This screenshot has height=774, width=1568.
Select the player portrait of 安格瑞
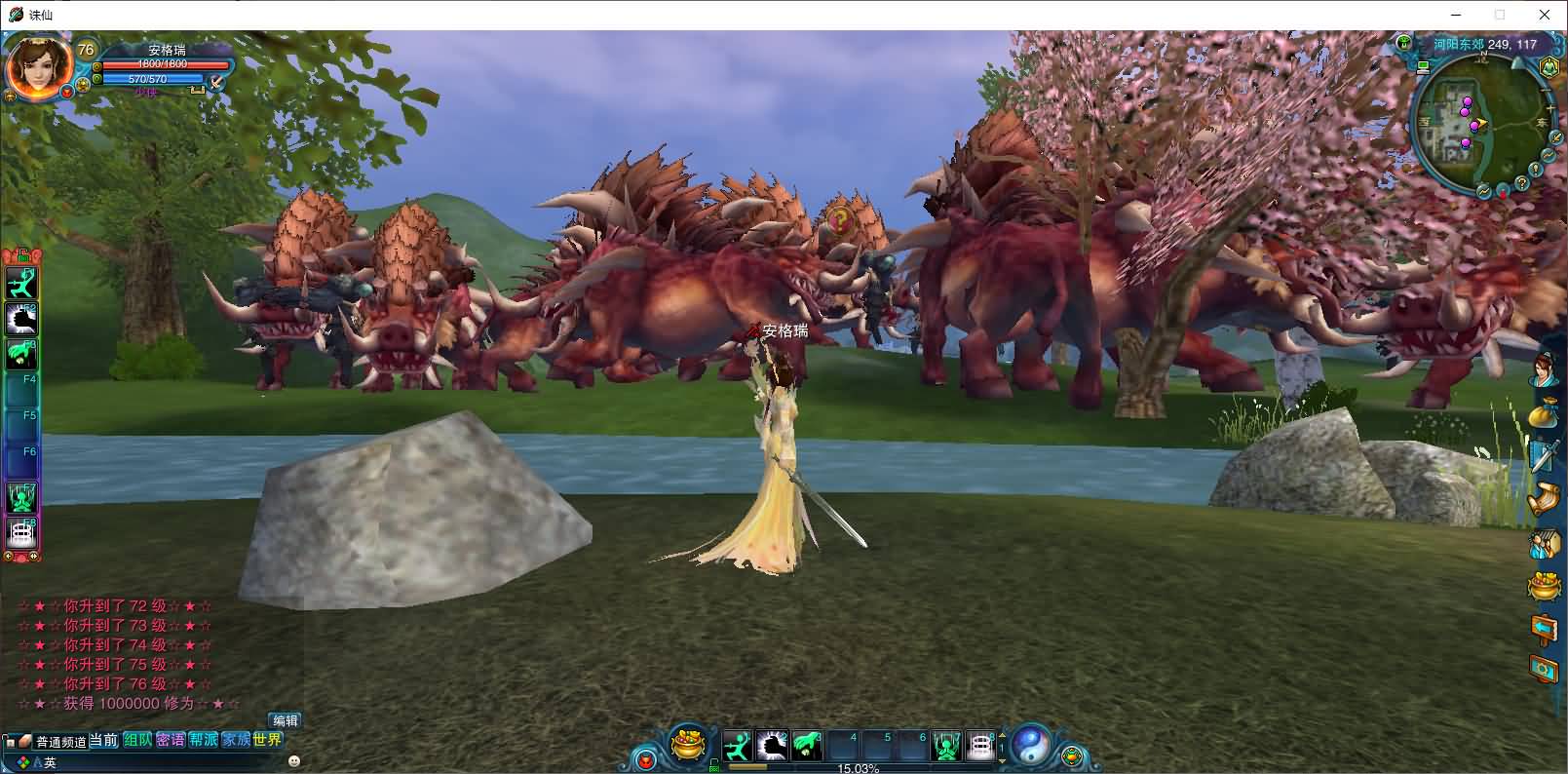pos(38,67)
